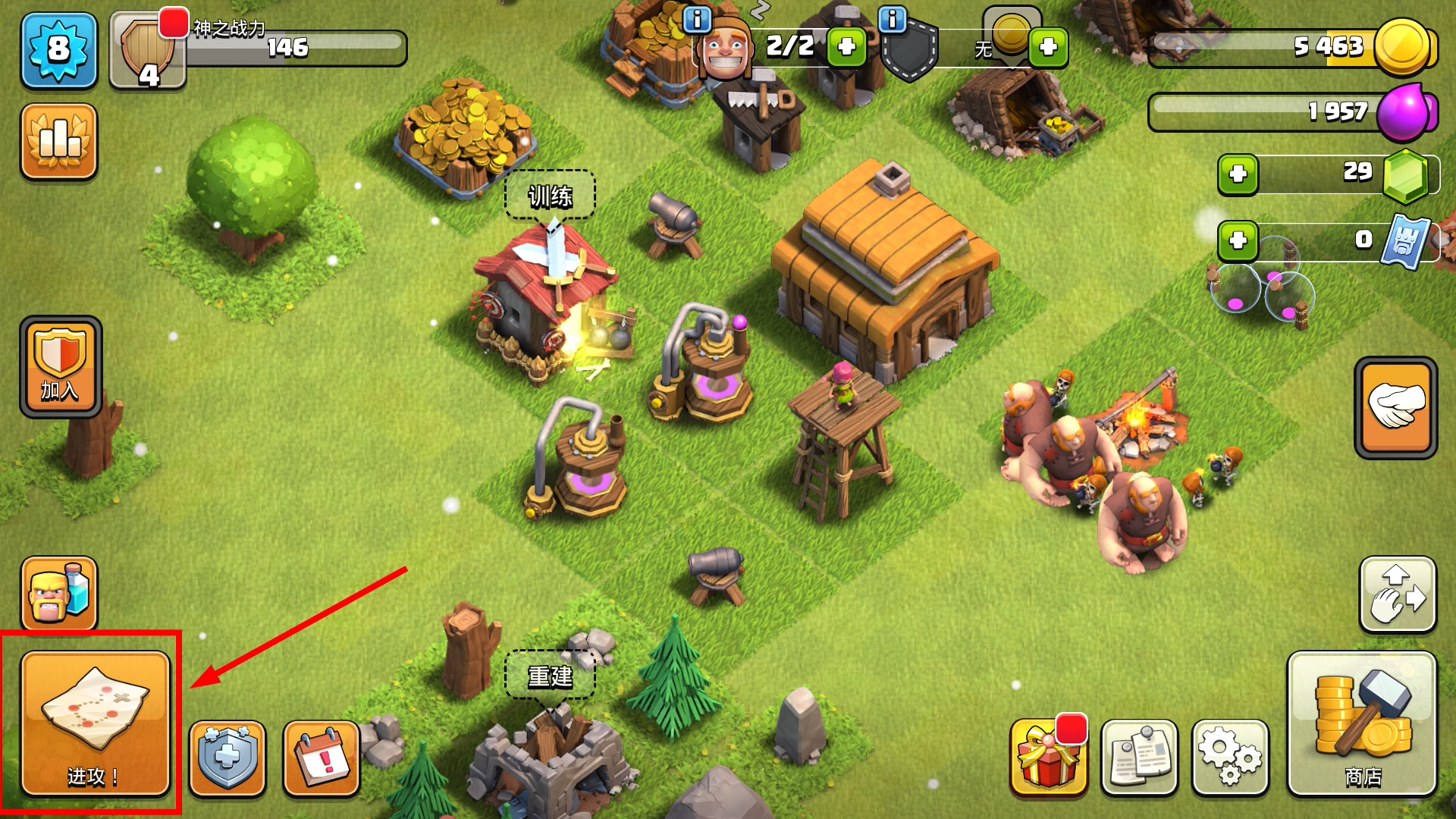Open the settings gears button
The image size is (1456, 819).
coord(1229,758)
